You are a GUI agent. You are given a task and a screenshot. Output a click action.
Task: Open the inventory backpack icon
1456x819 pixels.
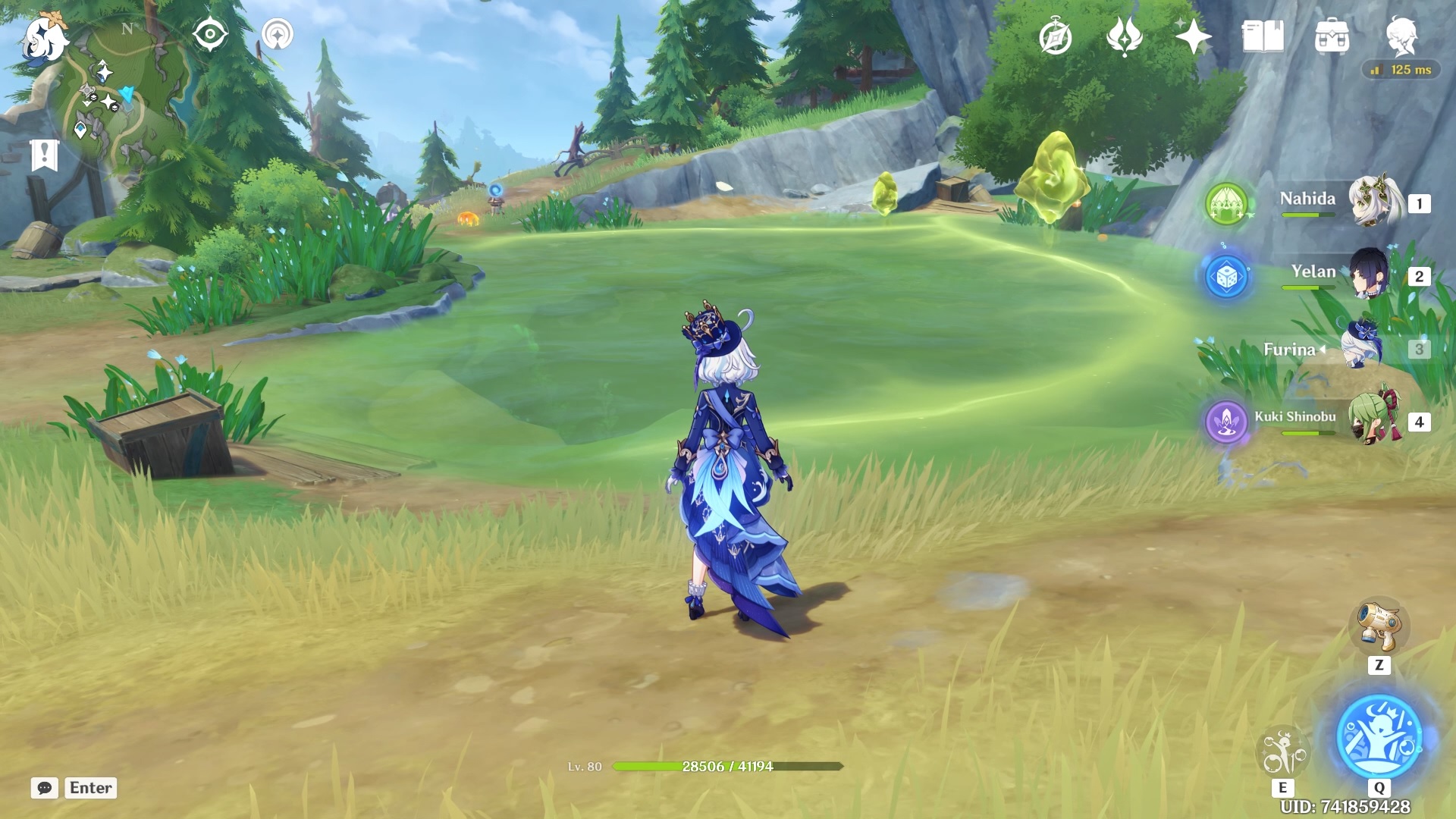tap(1332, 36)
